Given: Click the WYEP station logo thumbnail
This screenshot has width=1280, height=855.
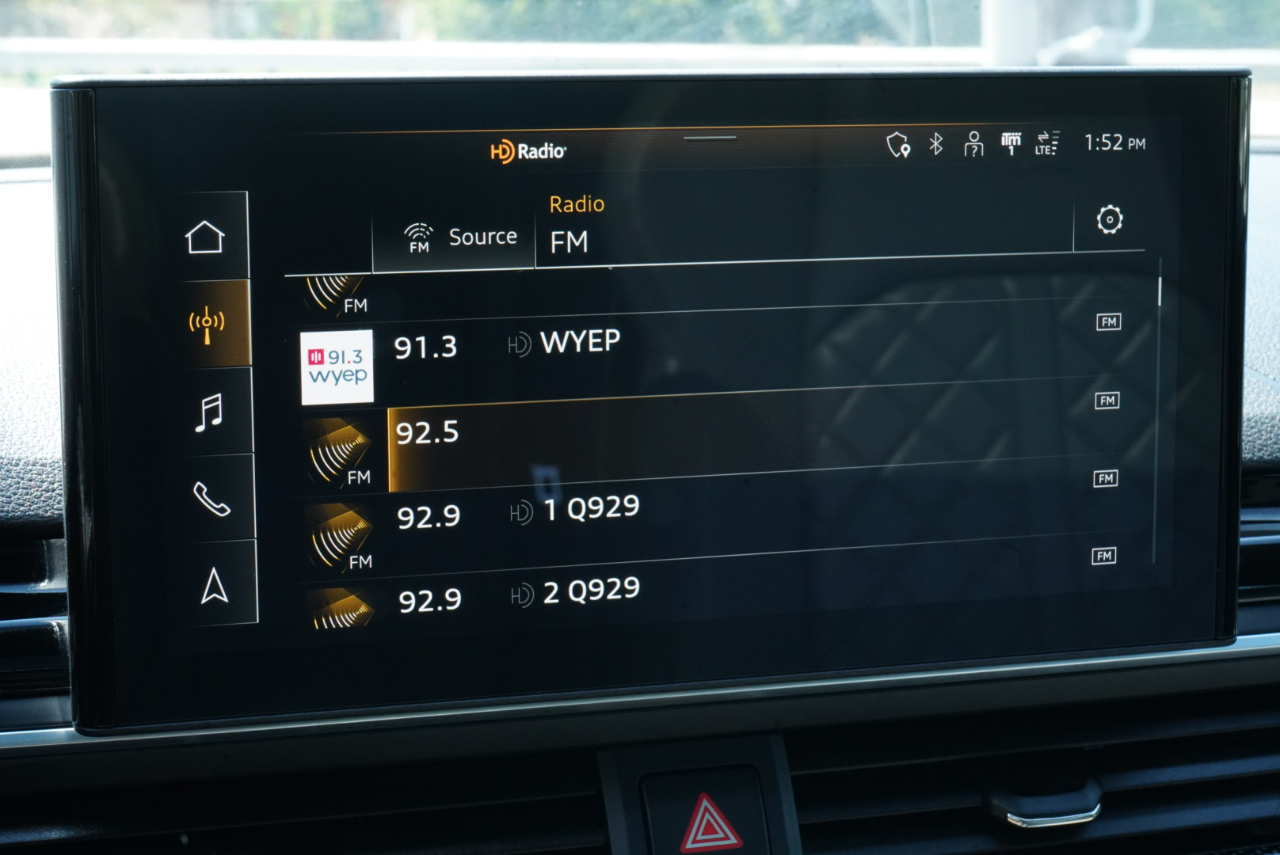Looking at the screenshot, I should [x=337, y=367].
